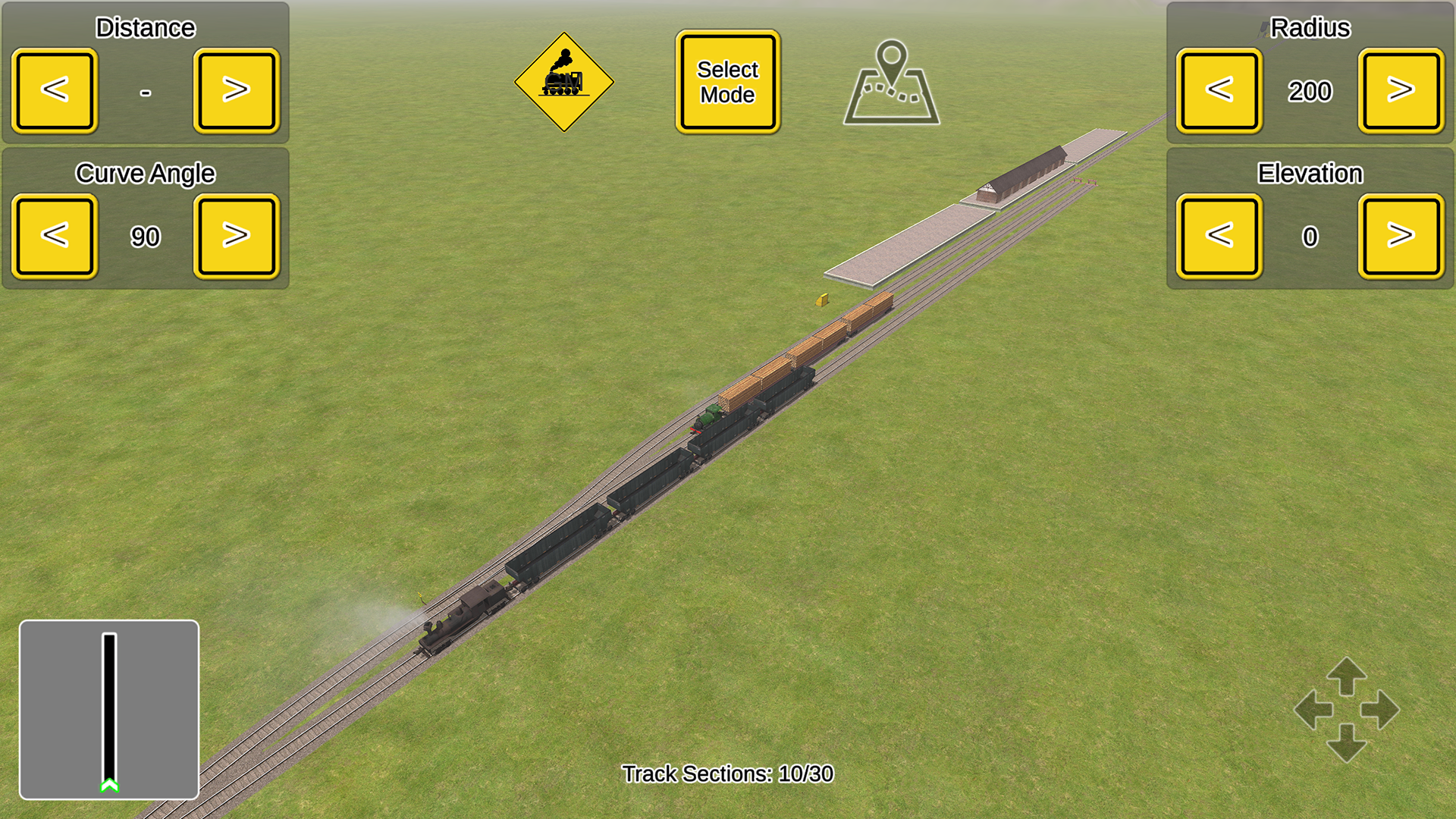Screen dimensions: 1456x819
Task: Increase the Curve Angle above 90
Action: pyautogui.click(x=236, y=236)
